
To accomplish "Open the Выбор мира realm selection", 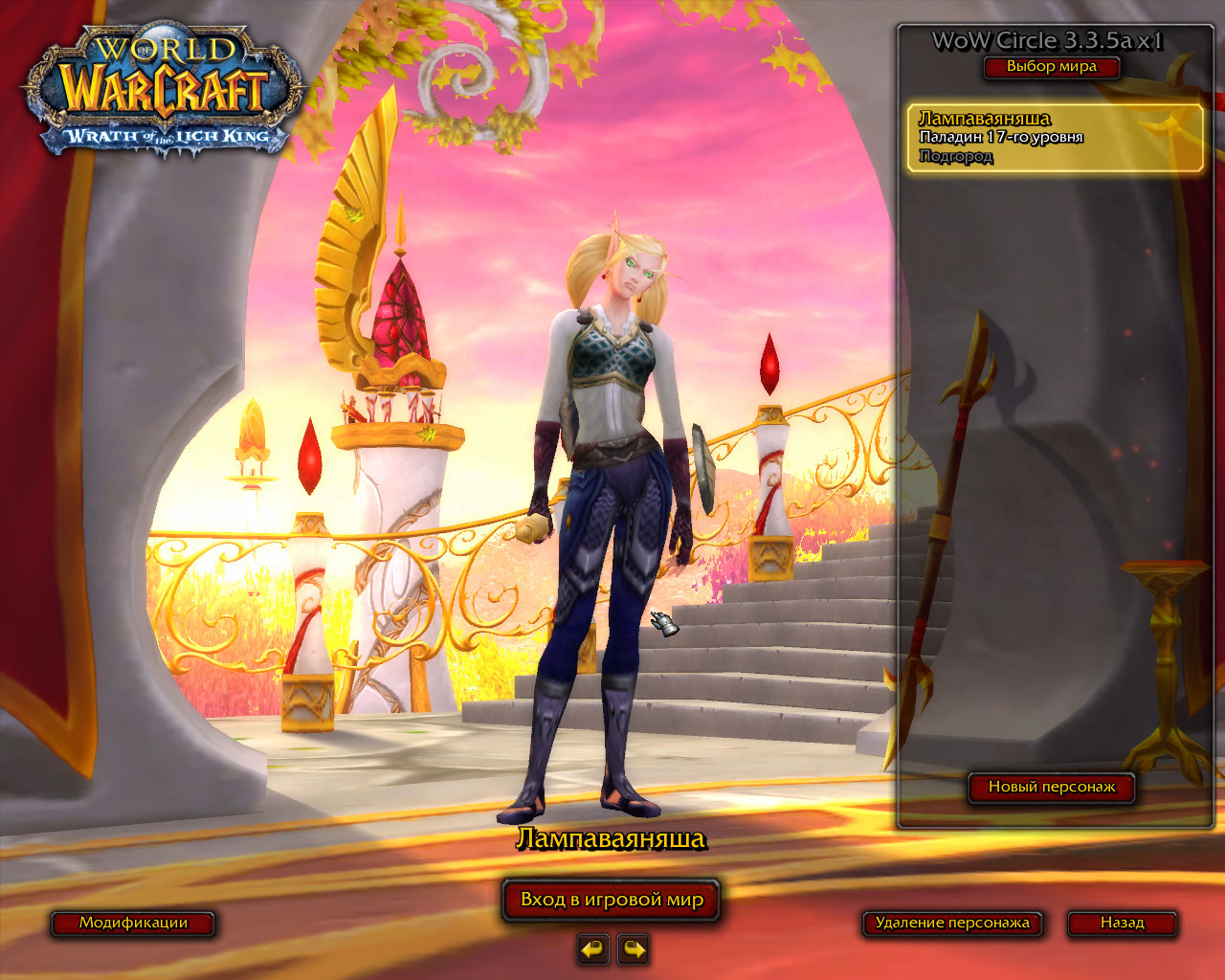I will [1051, 67].
